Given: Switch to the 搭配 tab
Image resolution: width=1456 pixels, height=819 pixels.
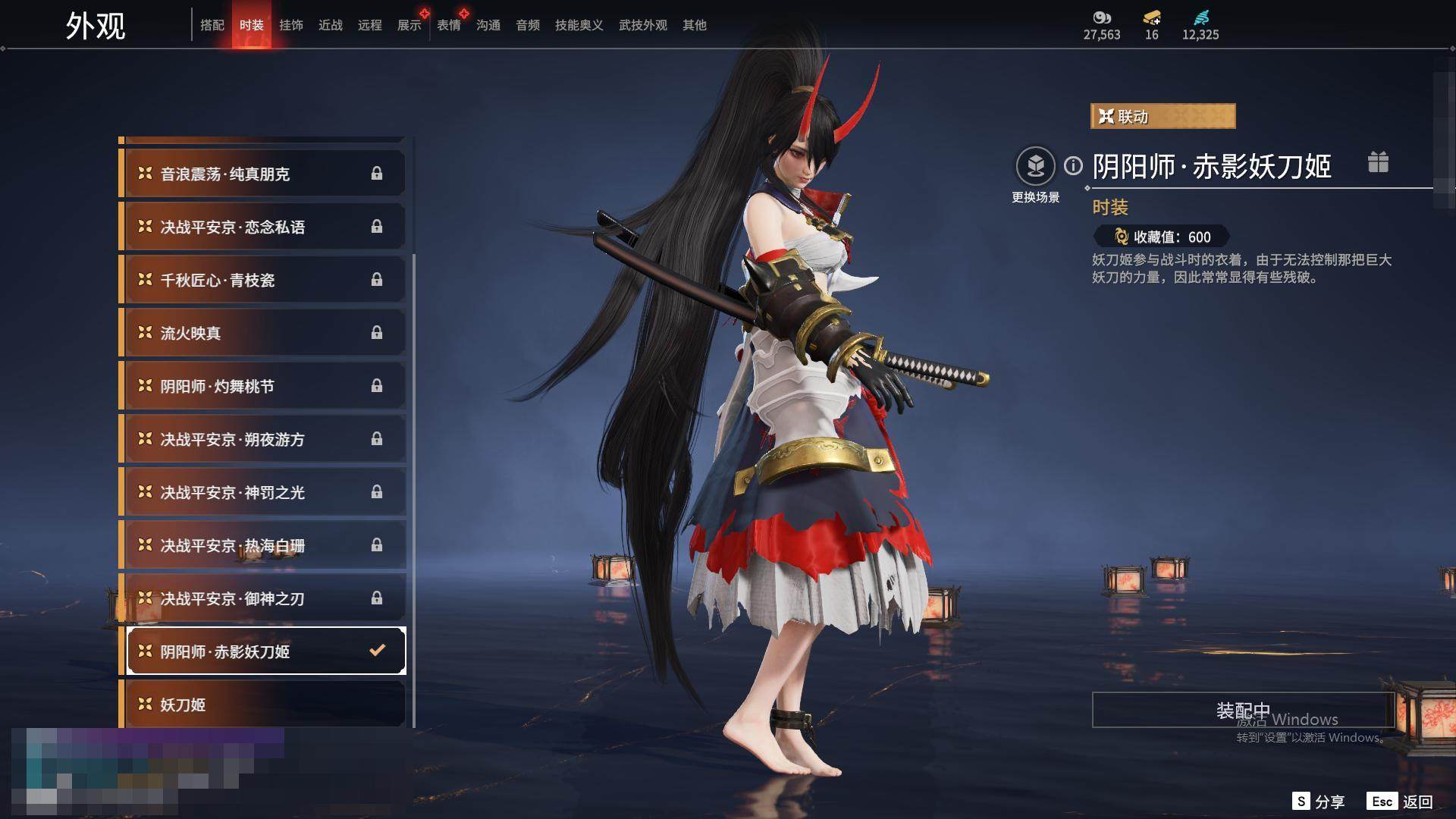Looking at the screenshot, I should (x=212, y=25).
